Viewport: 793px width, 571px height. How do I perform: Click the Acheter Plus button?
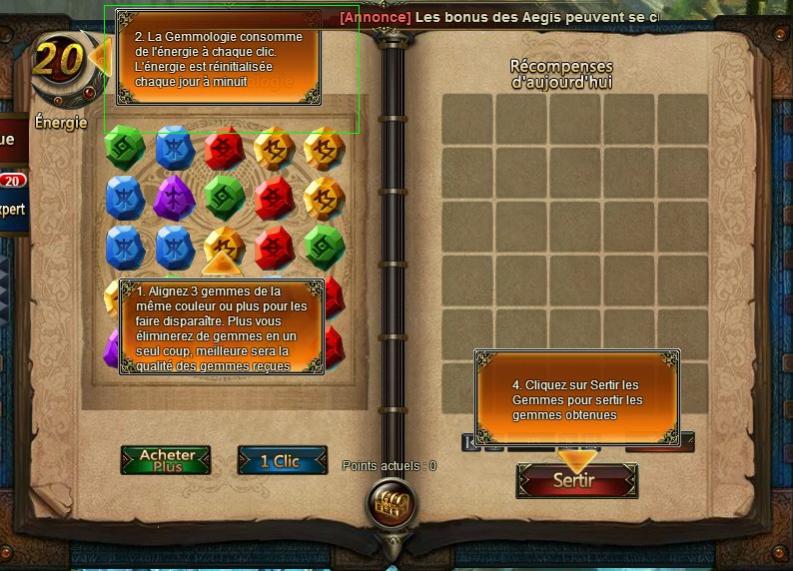click(166, 460)
